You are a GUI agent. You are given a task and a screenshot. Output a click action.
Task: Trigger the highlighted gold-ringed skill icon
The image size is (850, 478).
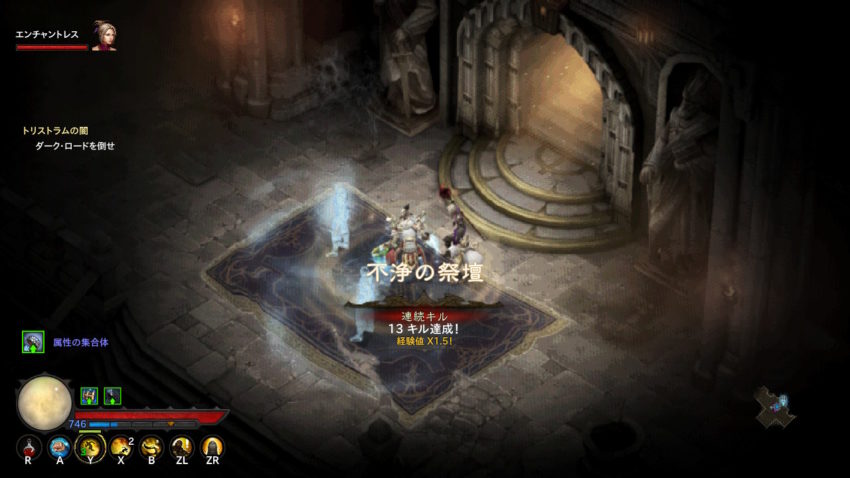point(90,446)
